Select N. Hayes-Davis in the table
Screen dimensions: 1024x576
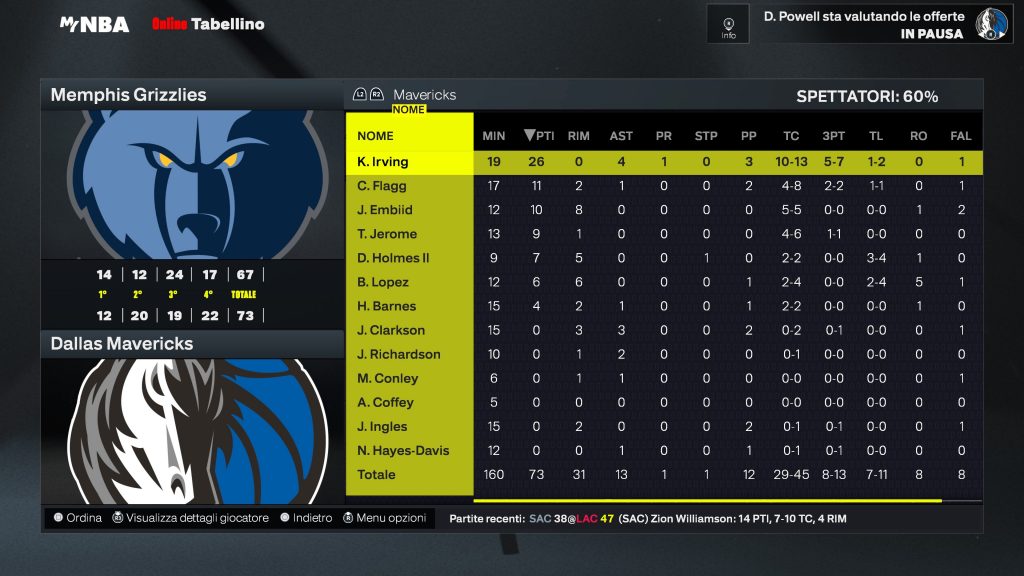[403, 450]
